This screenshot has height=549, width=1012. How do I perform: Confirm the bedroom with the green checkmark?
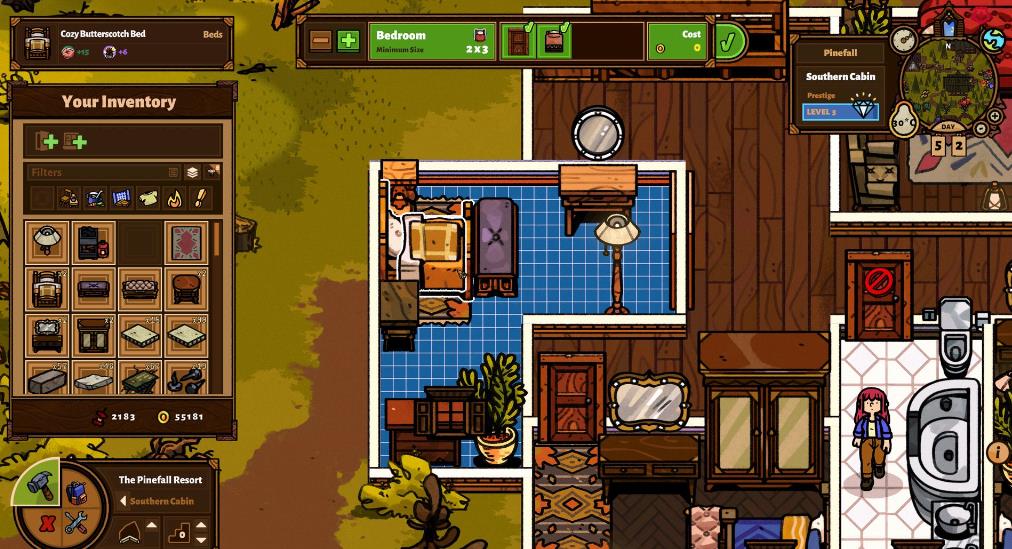coord(730,42)
